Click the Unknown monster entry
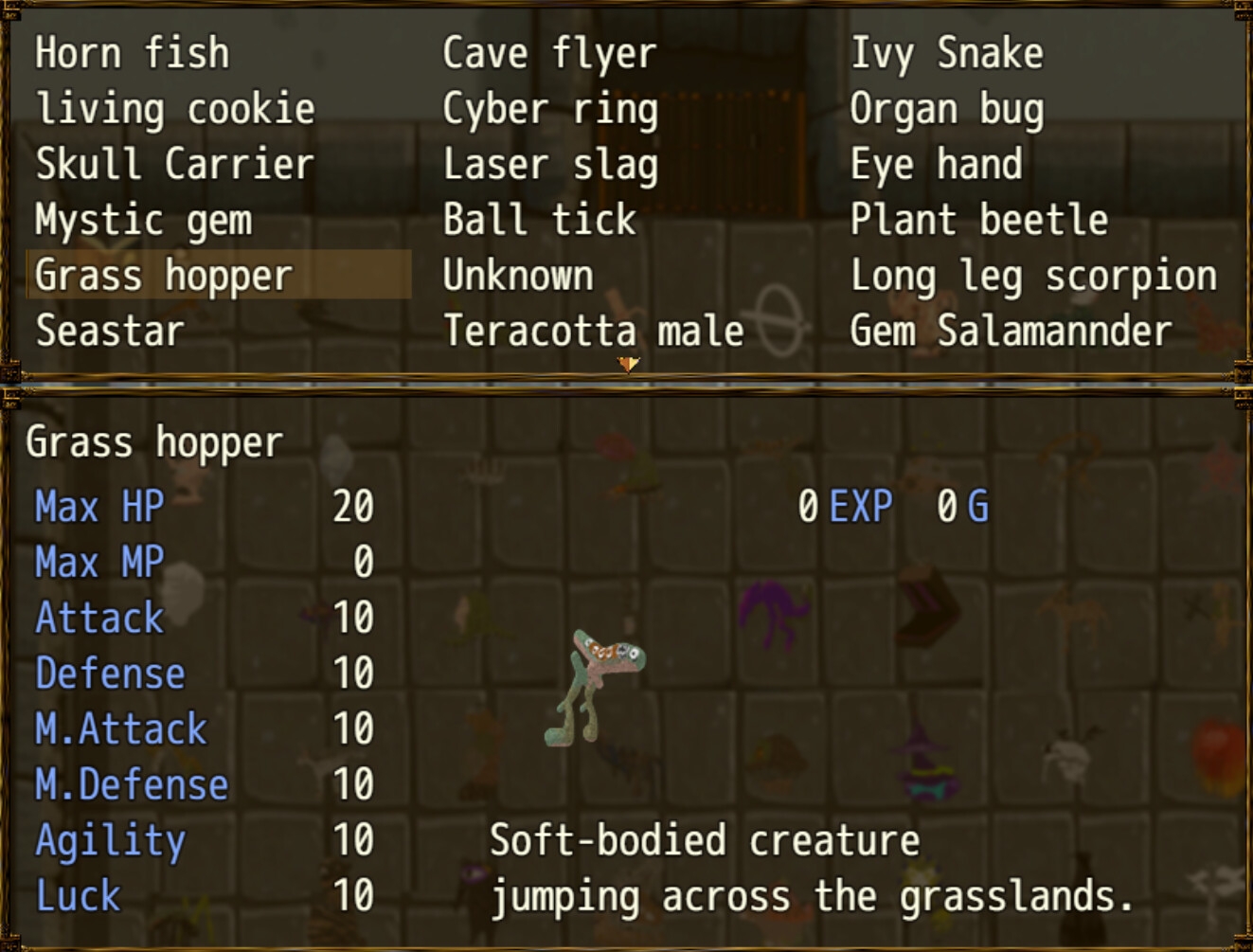The width and height of the screenshot is (1253, 952). click(518, 276)
